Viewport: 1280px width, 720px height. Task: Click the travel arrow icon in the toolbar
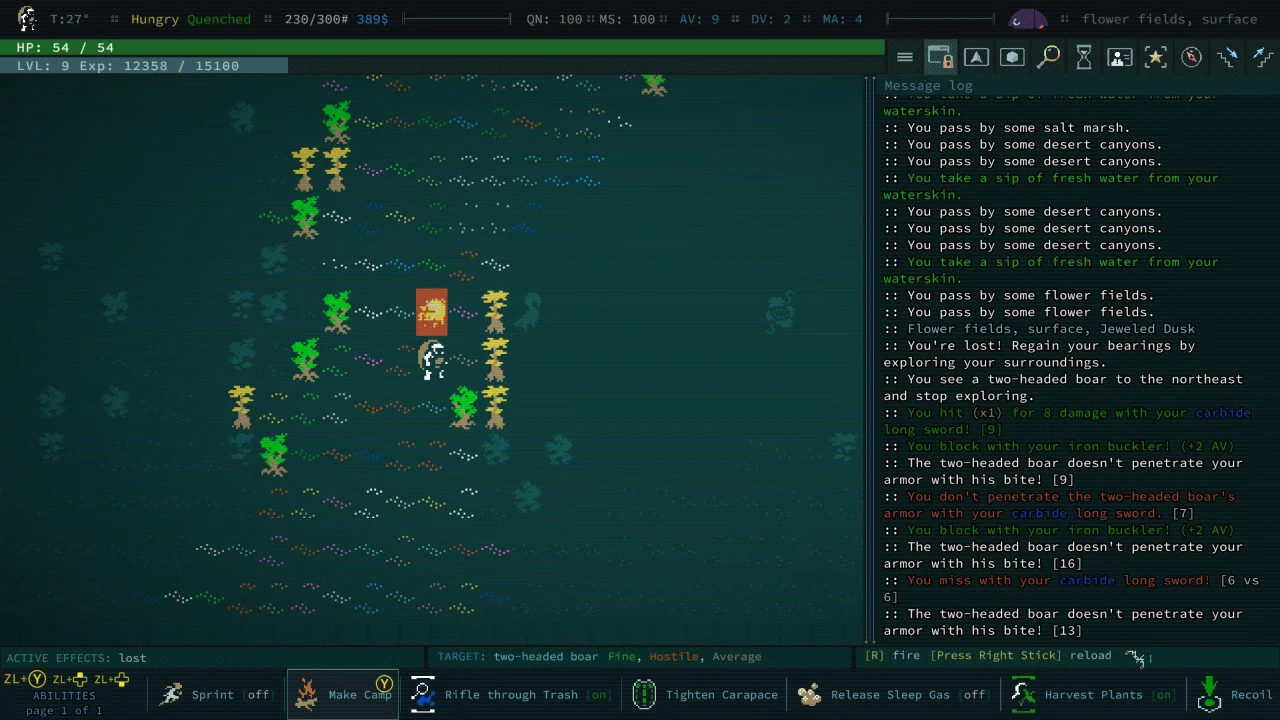977,57
